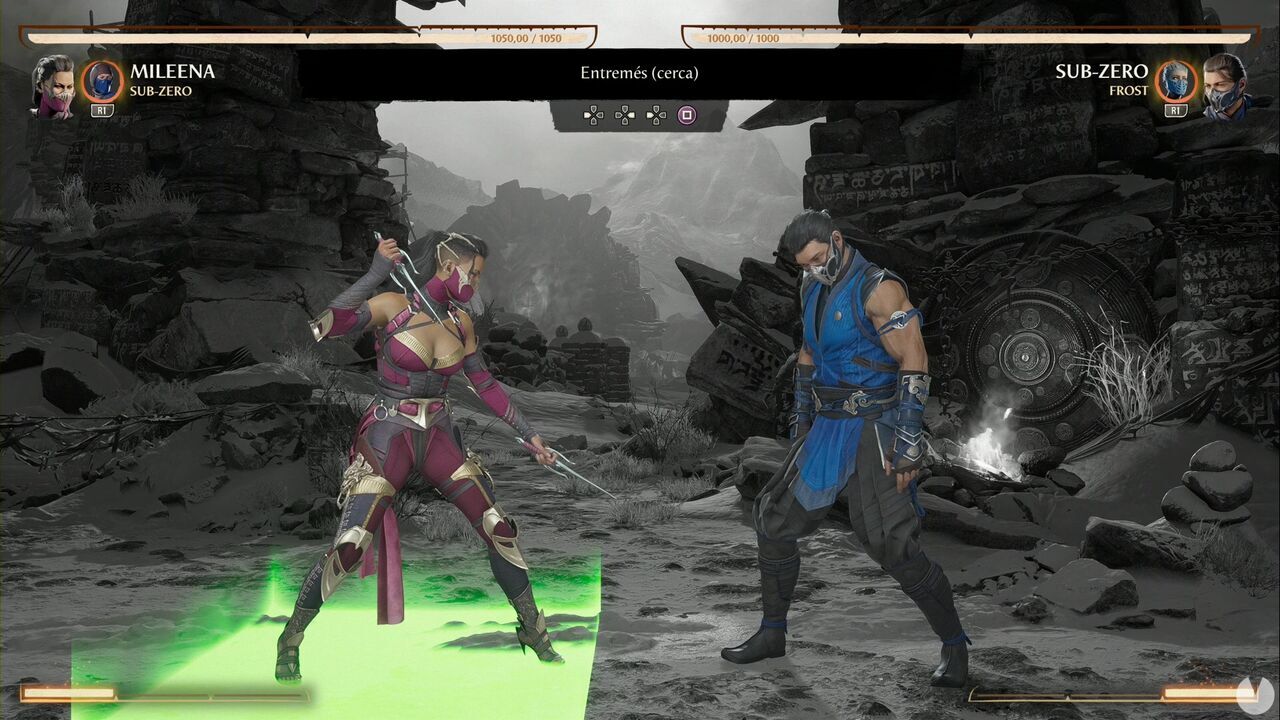The image size is (1280, 720).
Task: Click the SUB-ZERO name label
Action: coord(1102,70)
